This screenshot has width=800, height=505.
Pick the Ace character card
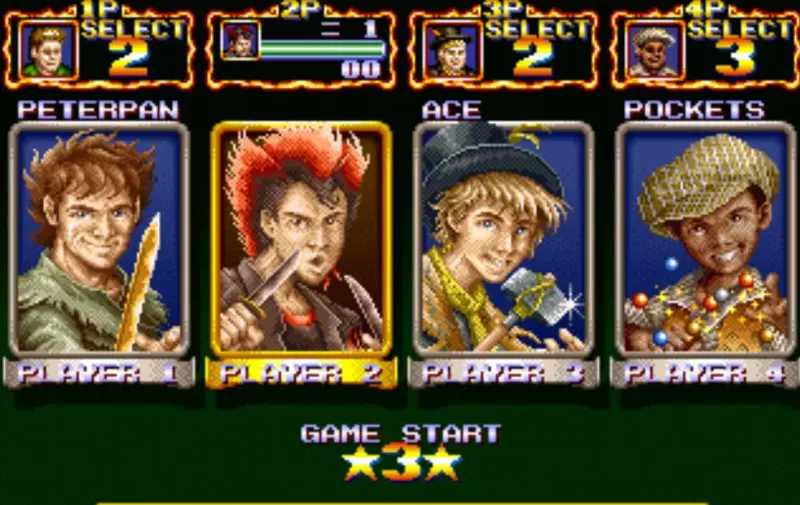pyautogui.click(x=503, y=240)
